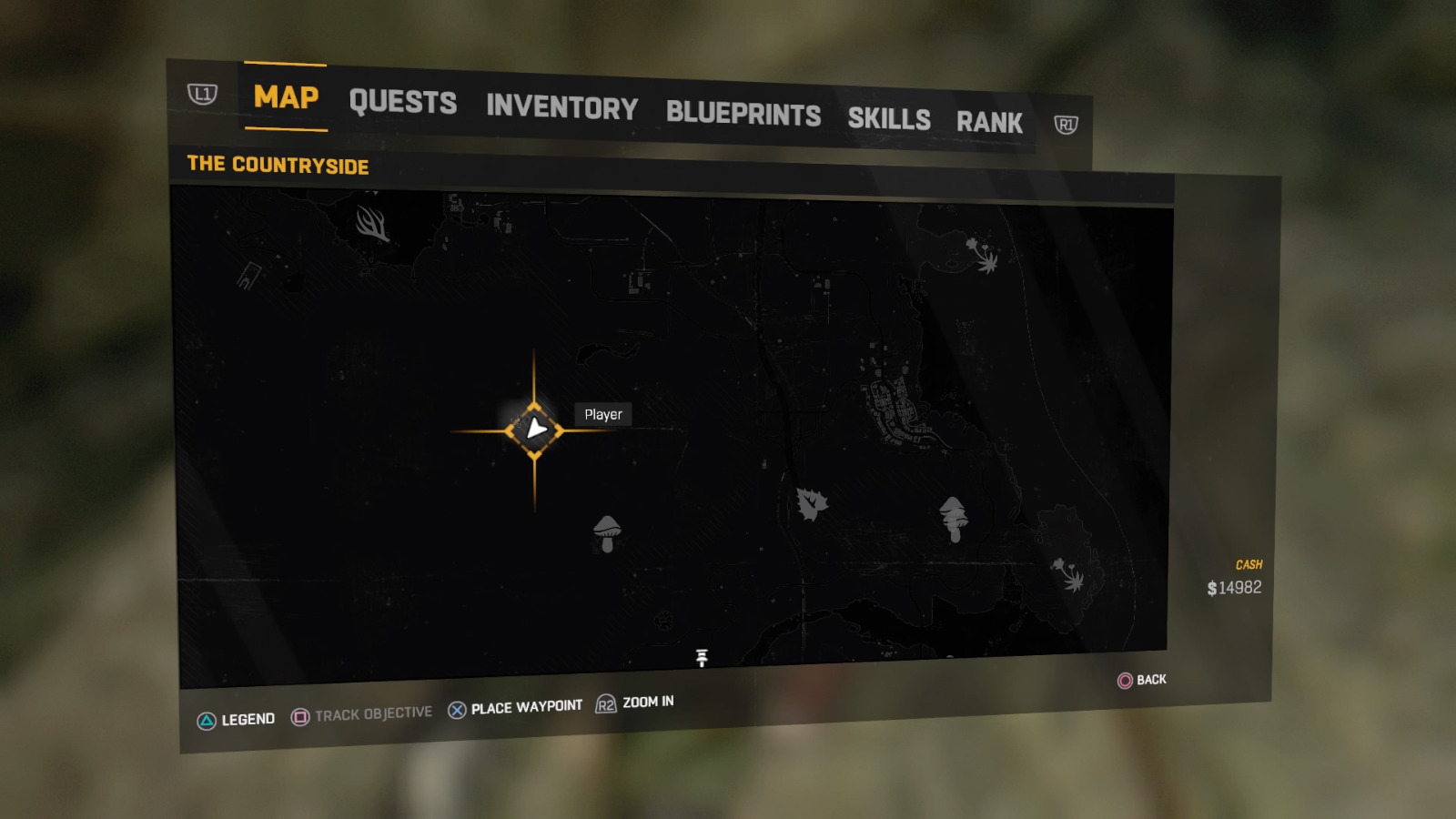The height and width of the screenshot is (819, 1456).
Task: Open the SKILLS tab
Action: pyautogui.click(x=889, y=120)
